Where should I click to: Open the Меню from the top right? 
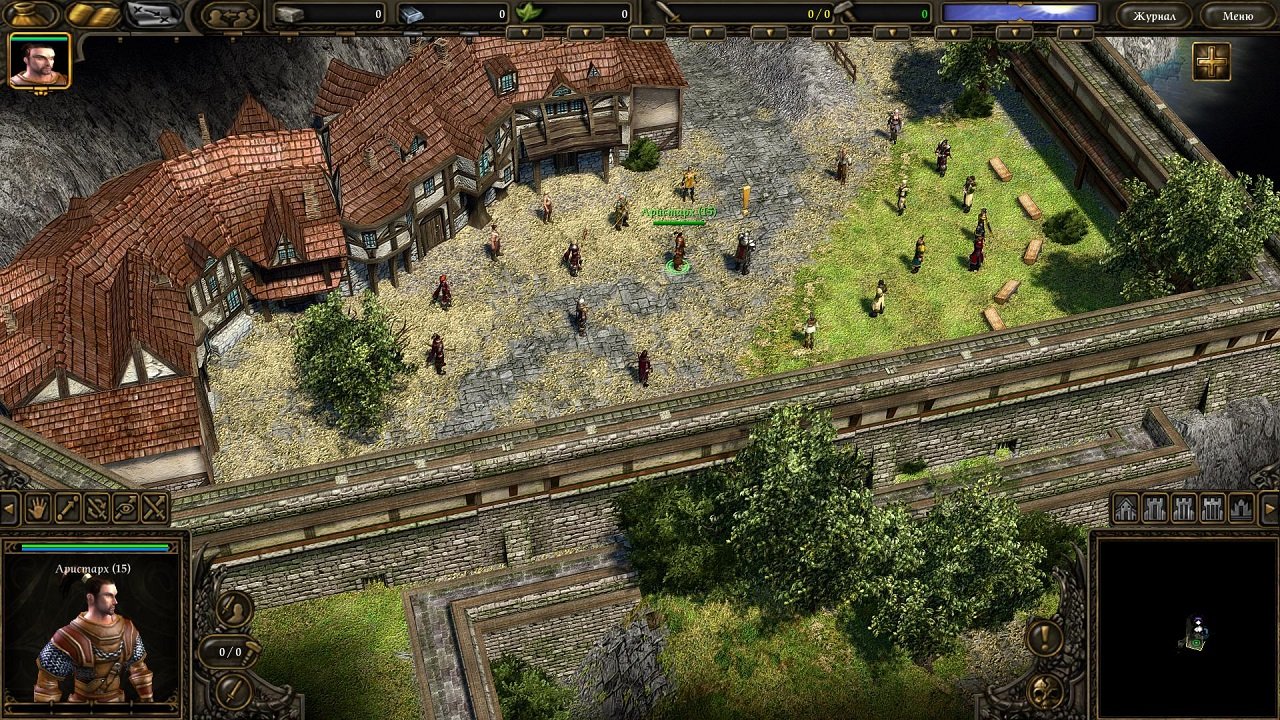pos(1240,14)
